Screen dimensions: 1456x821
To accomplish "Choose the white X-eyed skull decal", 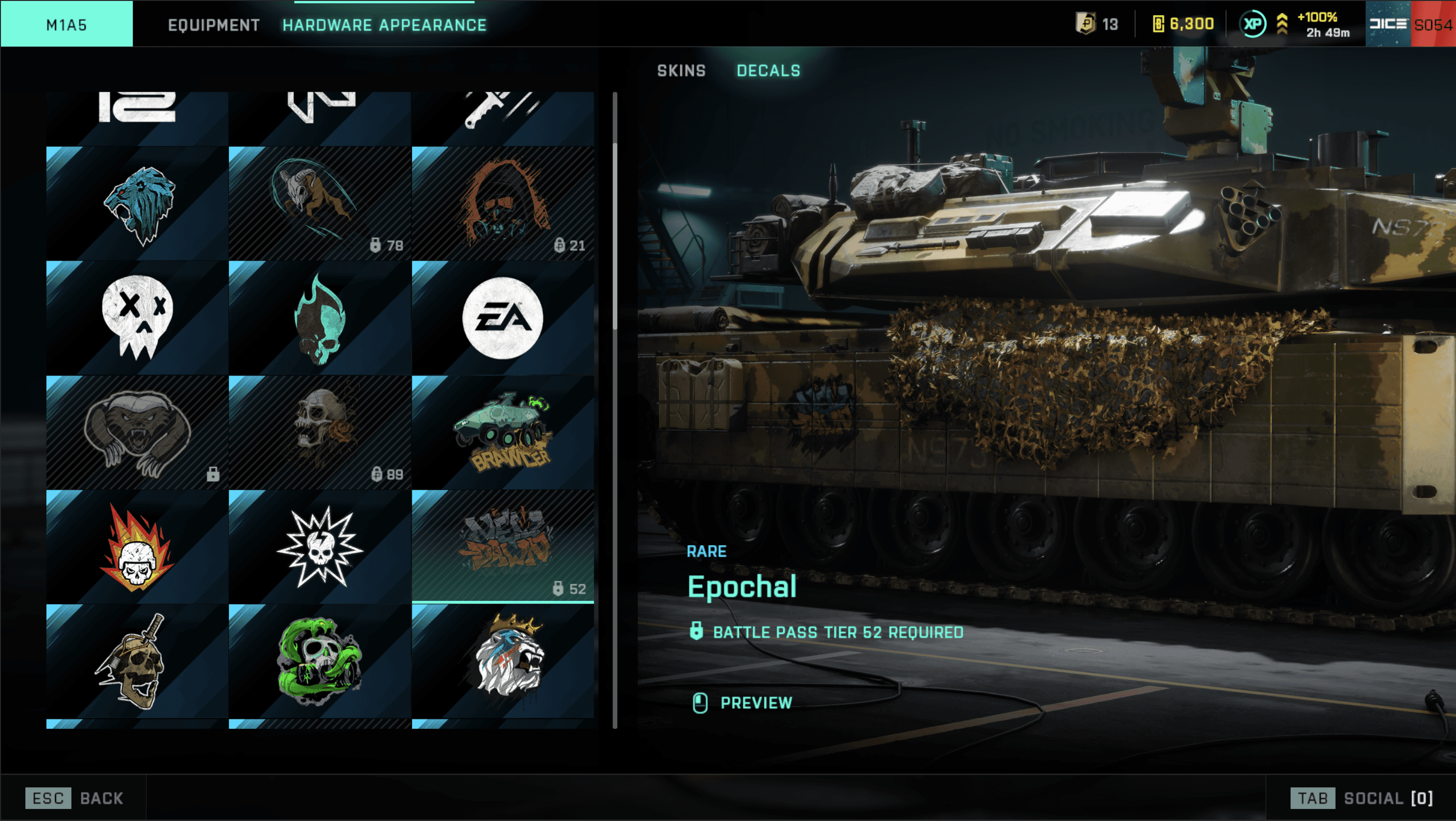I will pos(137,317).
